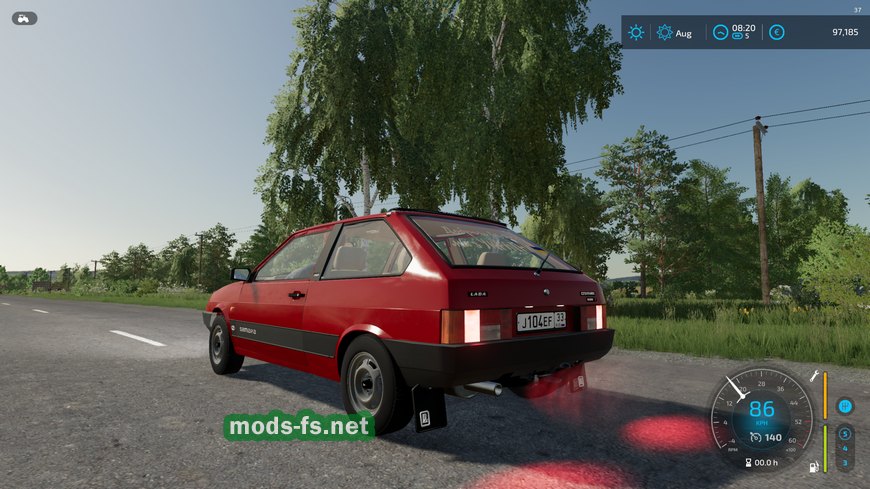Image resolution: width=870 pixels, height=489 pixels.
Task: Click the gear shifter icon
Action: 845,406
